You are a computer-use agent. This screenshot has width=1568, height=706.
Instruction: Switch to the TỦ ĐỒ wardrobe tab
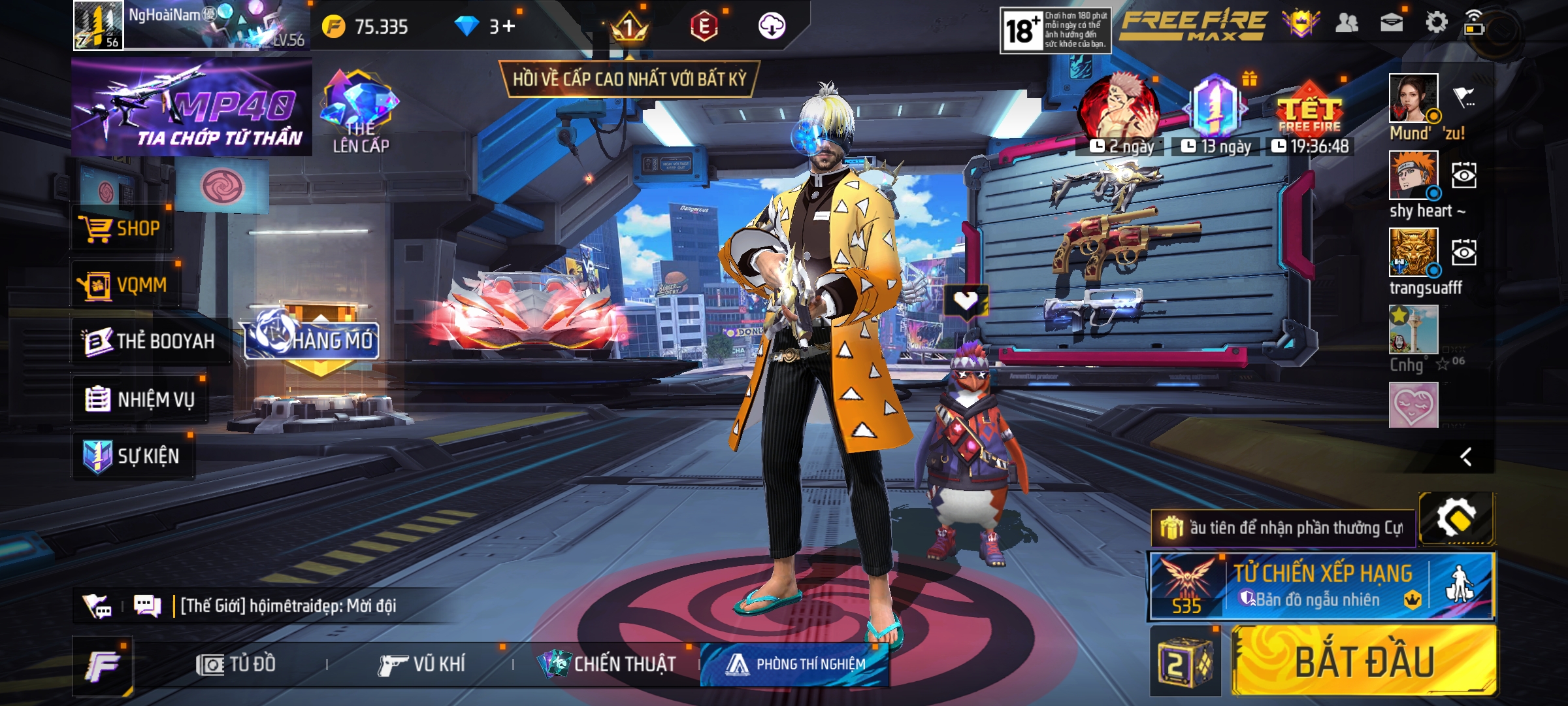tap(237, 665)
